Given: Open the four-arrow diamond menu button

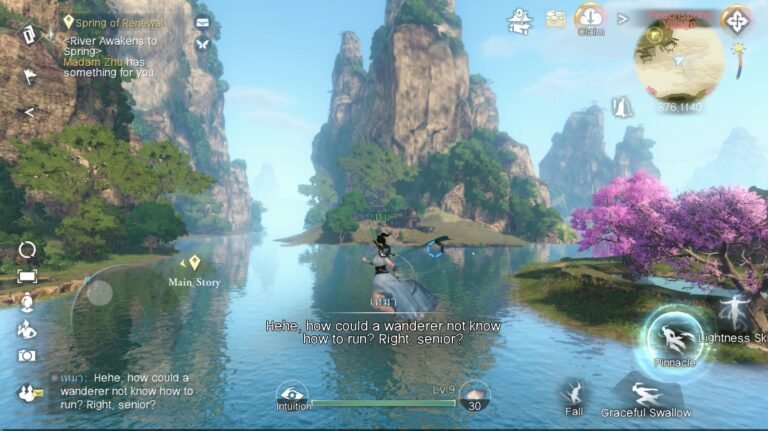Looking at the screenshot, I should pyautogui.click(x=738, y=21).
